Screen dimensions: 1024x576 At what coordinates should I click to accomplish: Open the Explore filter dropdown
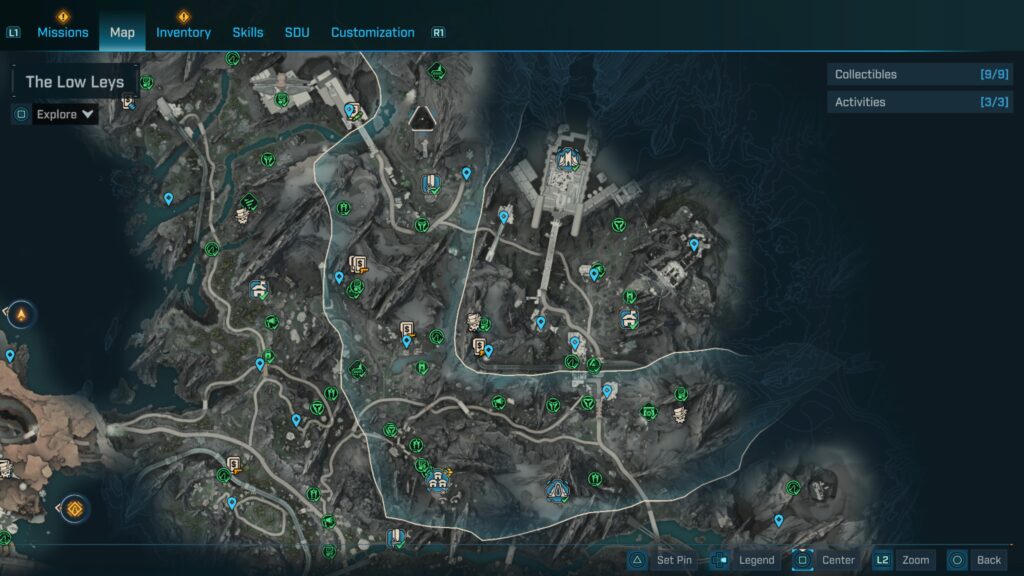(x=65, y=114)
